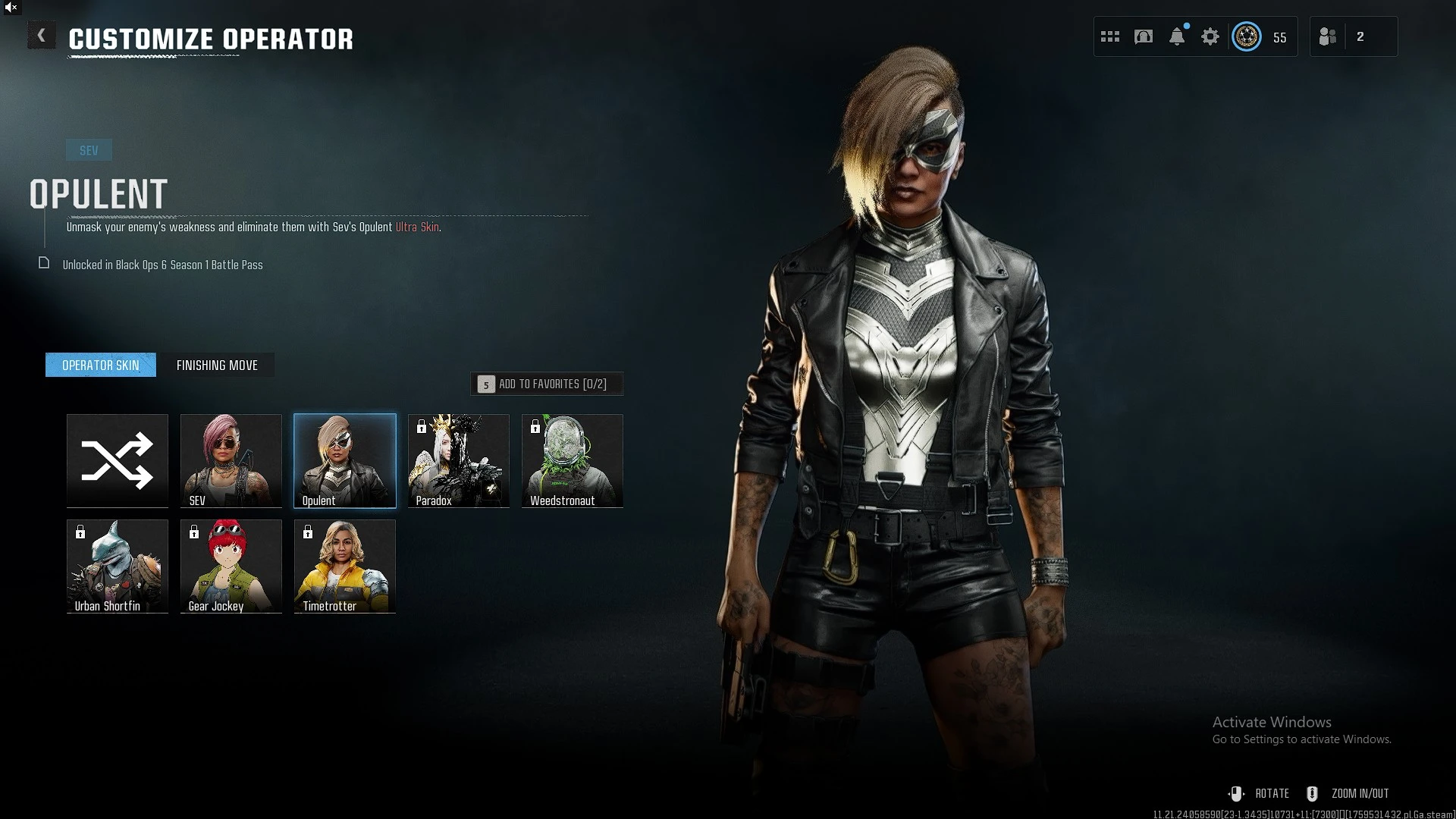Select the default SEV operator skin
The height and width of the screenshot is (819, 1456).
[231, 460]
